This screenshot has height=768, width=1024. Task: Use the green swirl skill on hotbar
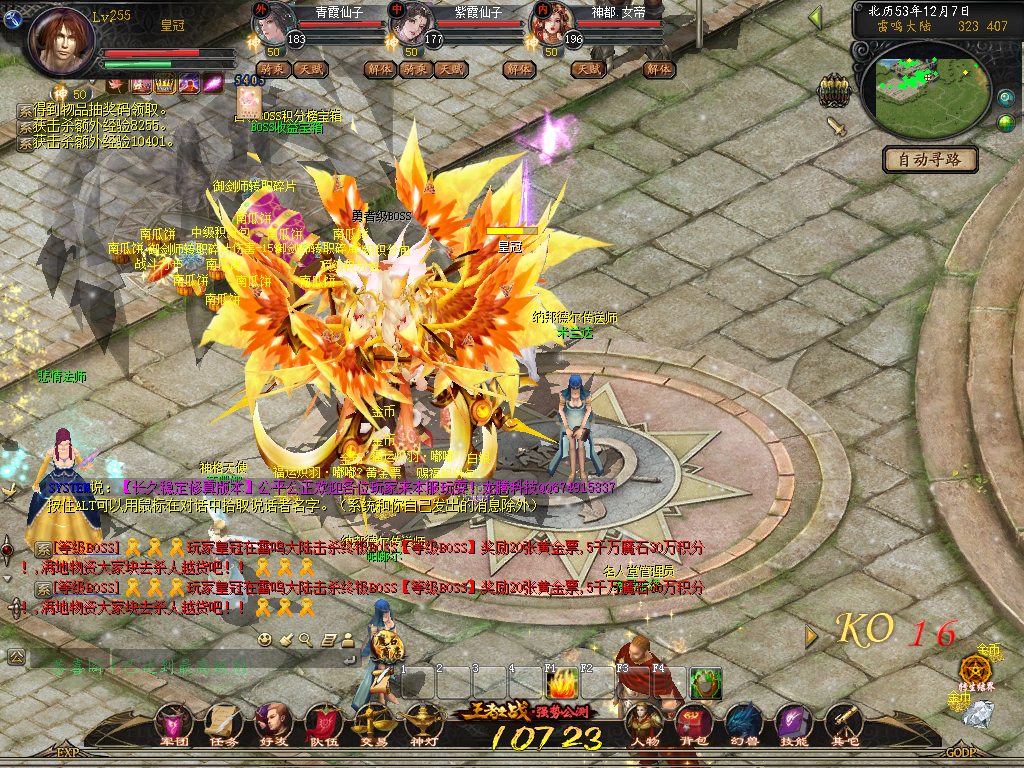pos(706,685)
